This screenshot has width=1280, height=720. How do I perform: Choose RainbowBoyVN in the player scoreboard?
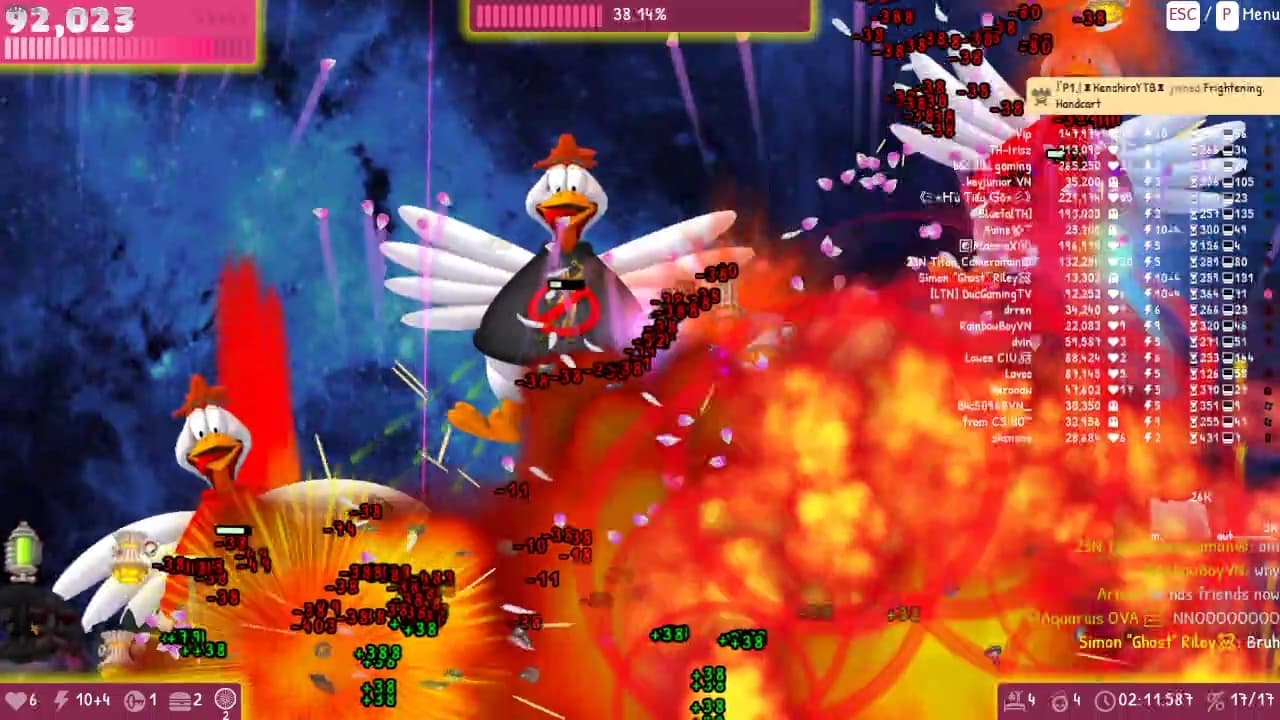(x=994, y=326)
